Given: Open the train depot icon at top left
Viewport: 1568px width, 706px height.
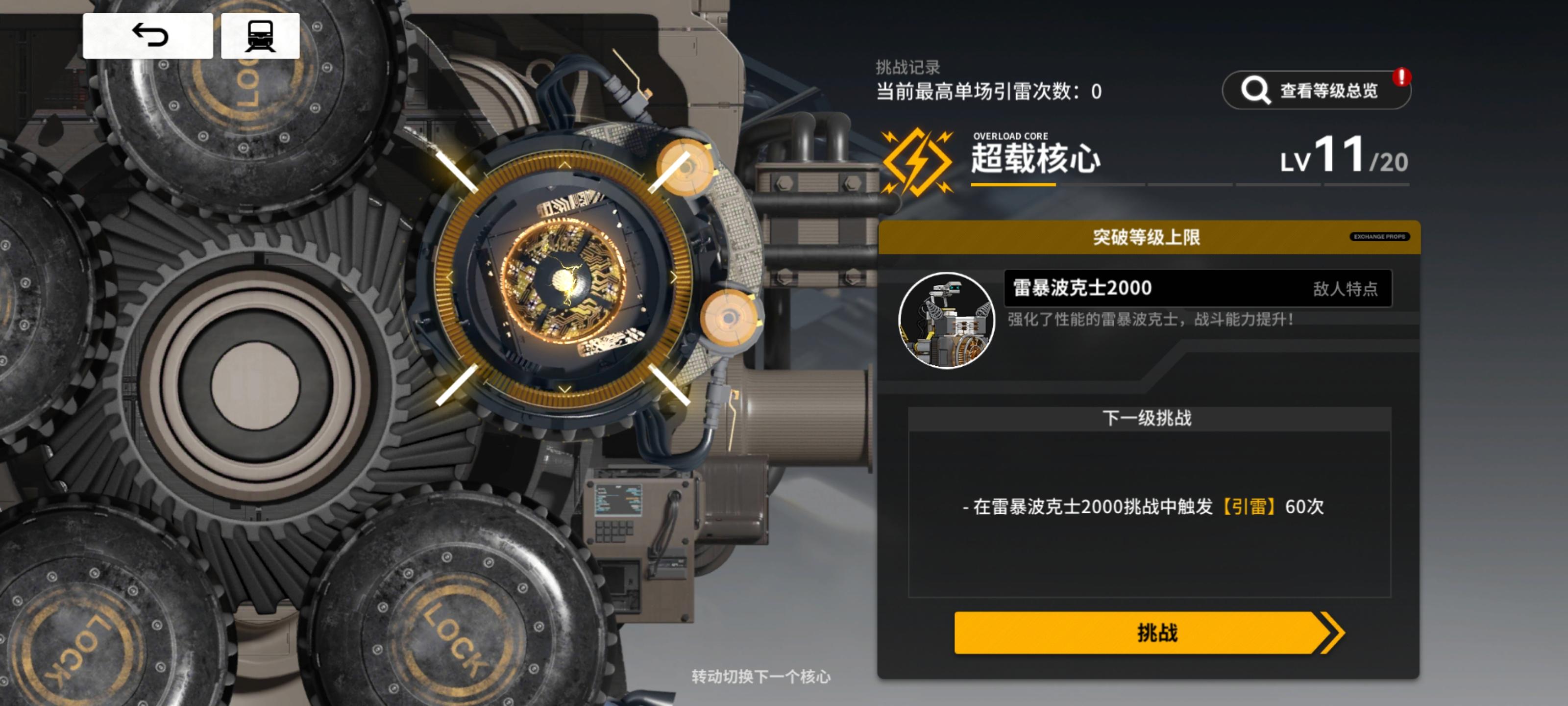Looking at the screenshot, I should point(262,38).
